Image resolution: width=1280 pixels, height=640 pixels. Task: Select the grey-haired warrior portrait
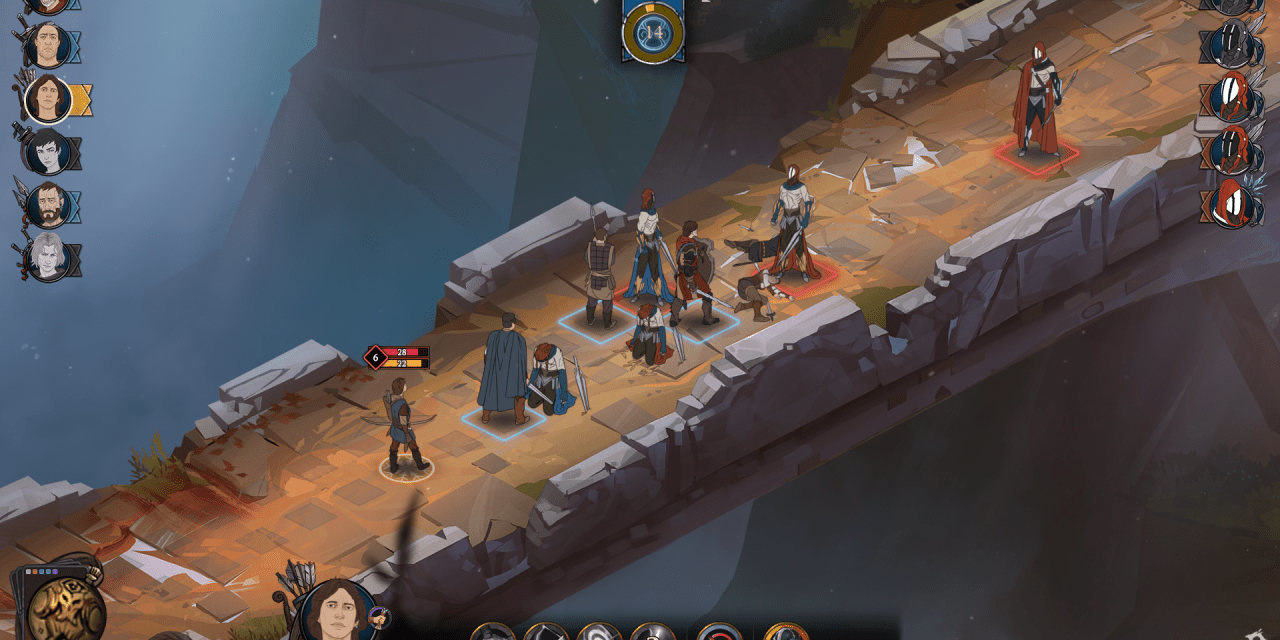pyautogui.click(x=47, y=258)
